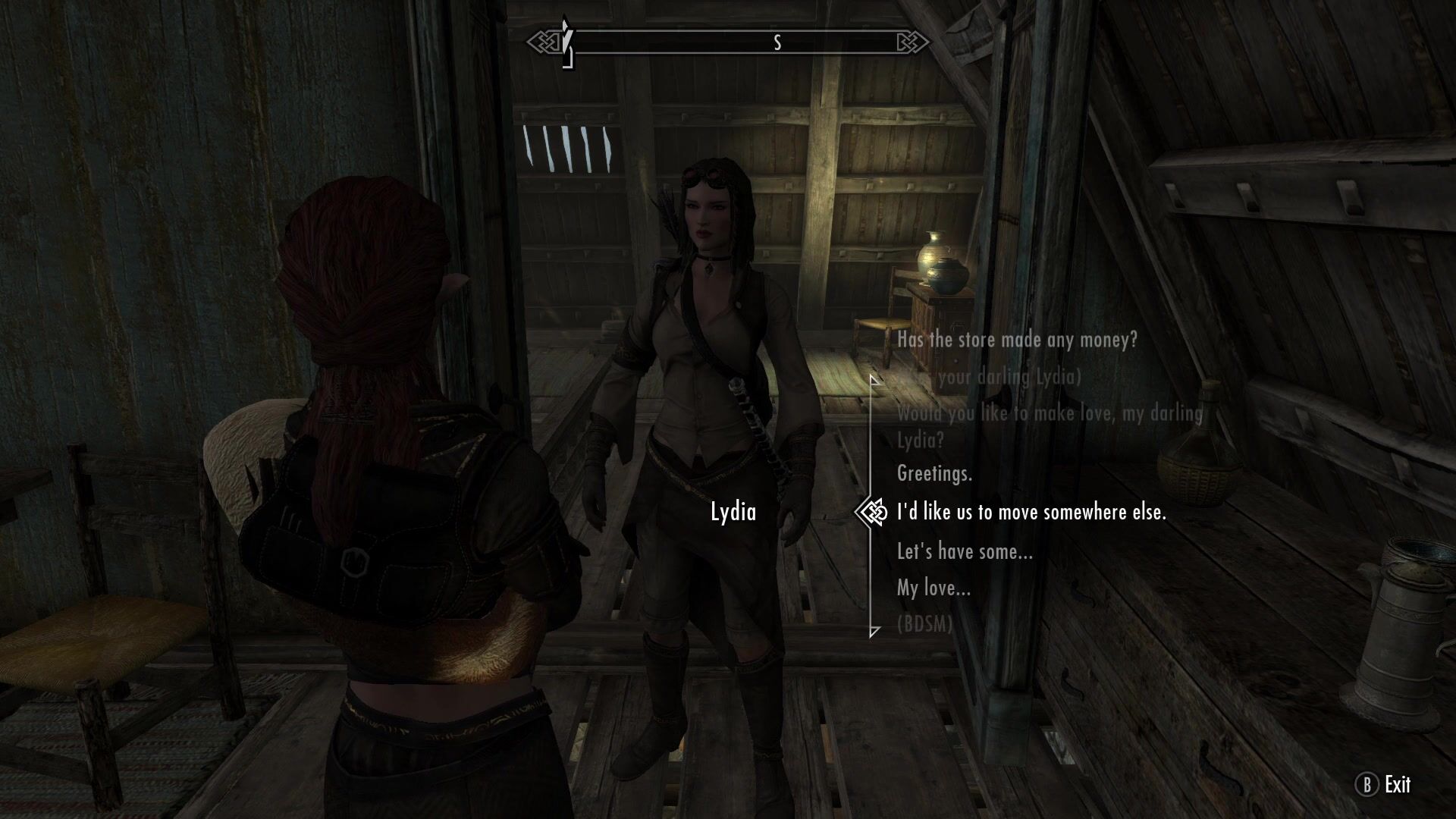
Task: Ask if the store has made any money
Action: [1017, 340]
